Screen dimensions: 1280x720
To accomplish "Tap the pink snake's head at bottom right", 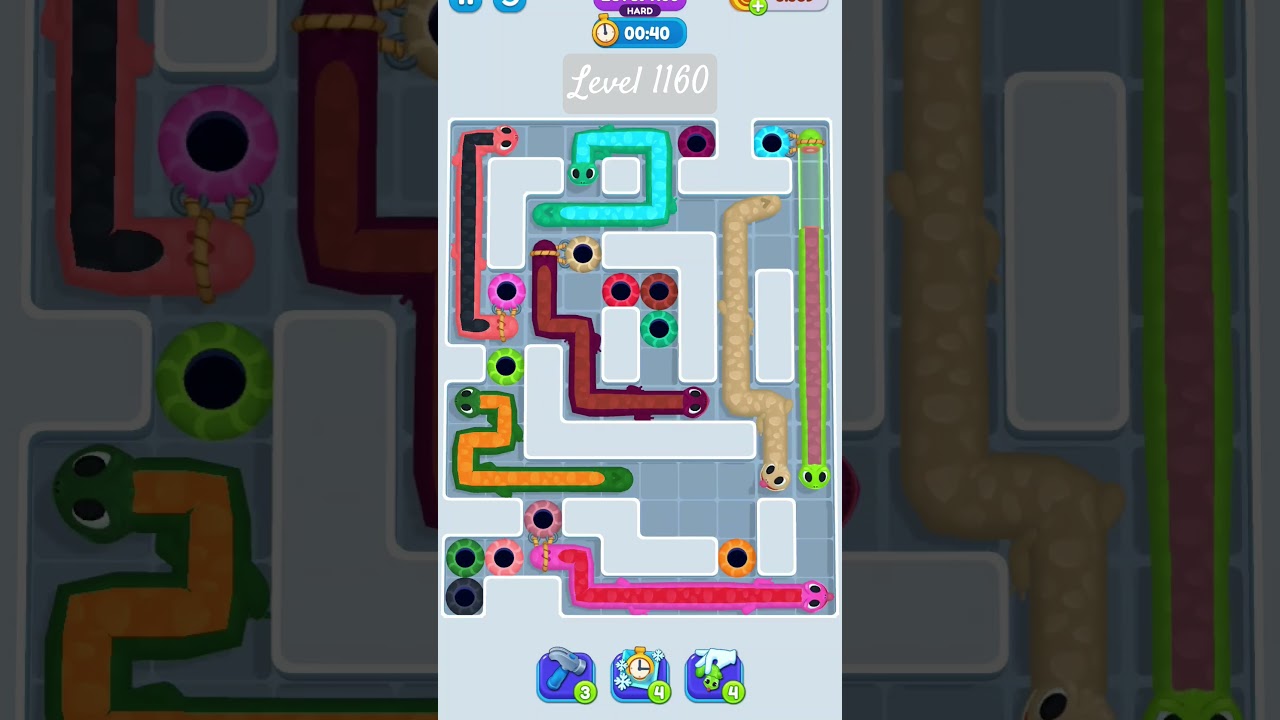I will (816, 596).
